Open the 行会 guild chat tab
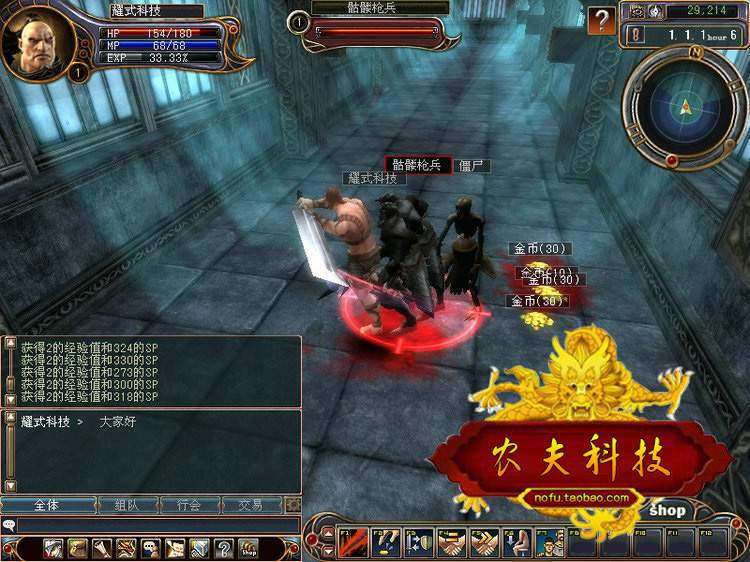This screenshot has width=750, height=562. pyautogui.click(x=188, y=505)
